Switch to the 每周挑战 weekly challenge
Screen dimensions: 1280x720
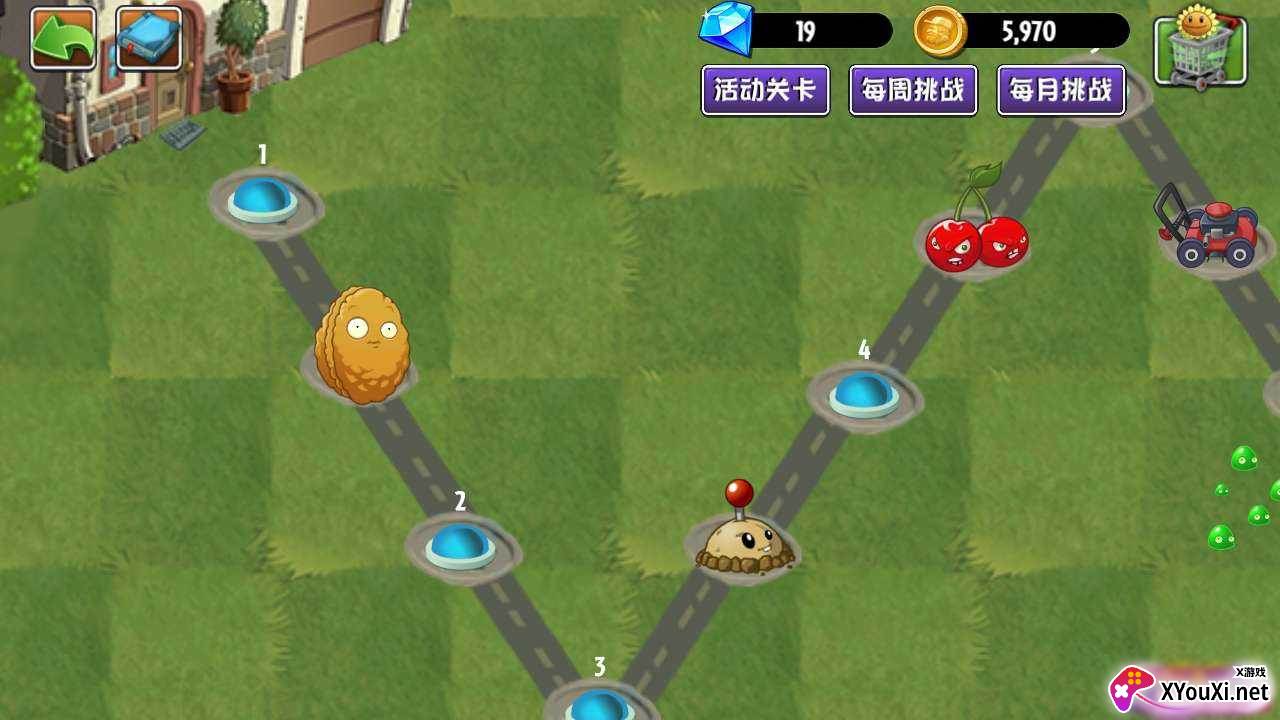click(x=913, y=90)
